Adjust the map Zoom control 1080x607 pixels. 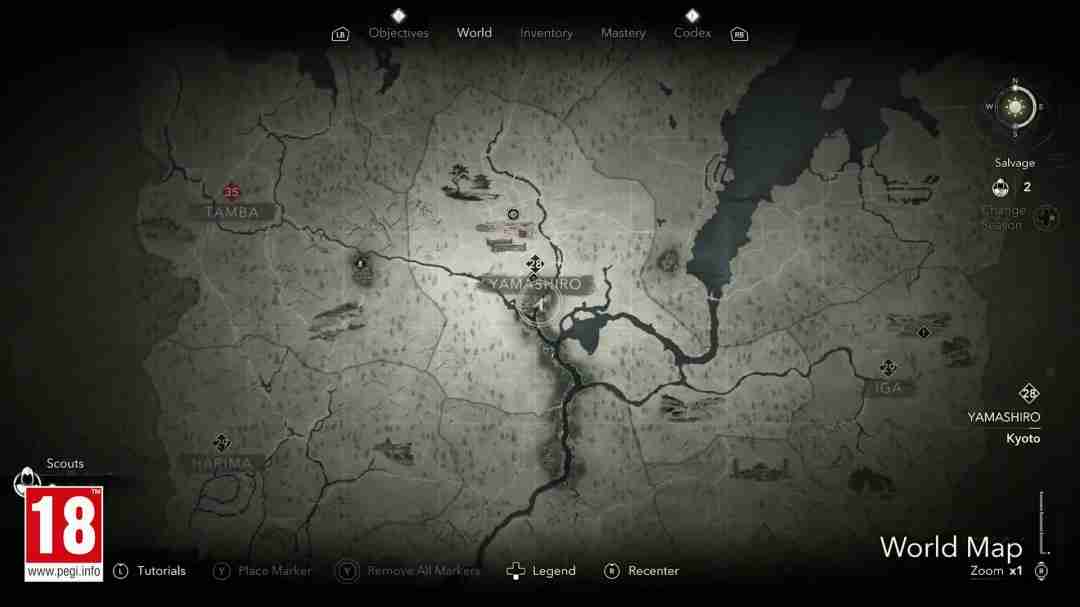tap(996, 571)
